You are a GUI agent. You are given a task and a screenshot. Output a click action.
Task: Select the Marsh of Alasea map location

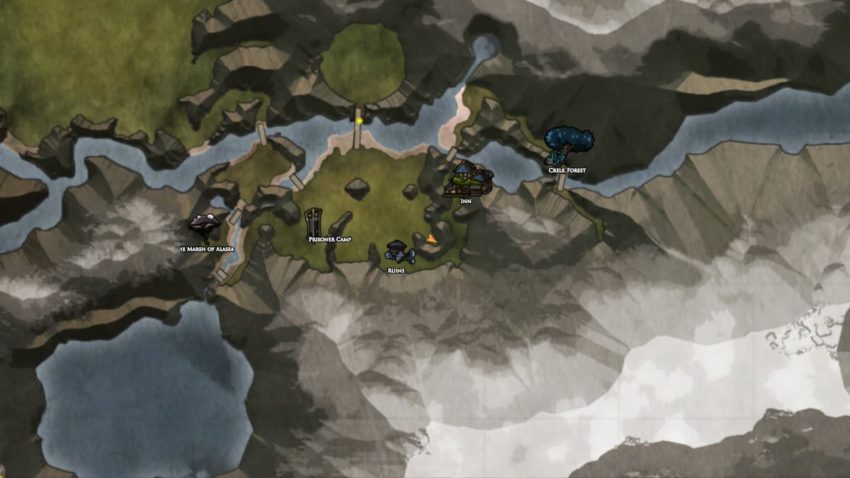click(205, 228)
